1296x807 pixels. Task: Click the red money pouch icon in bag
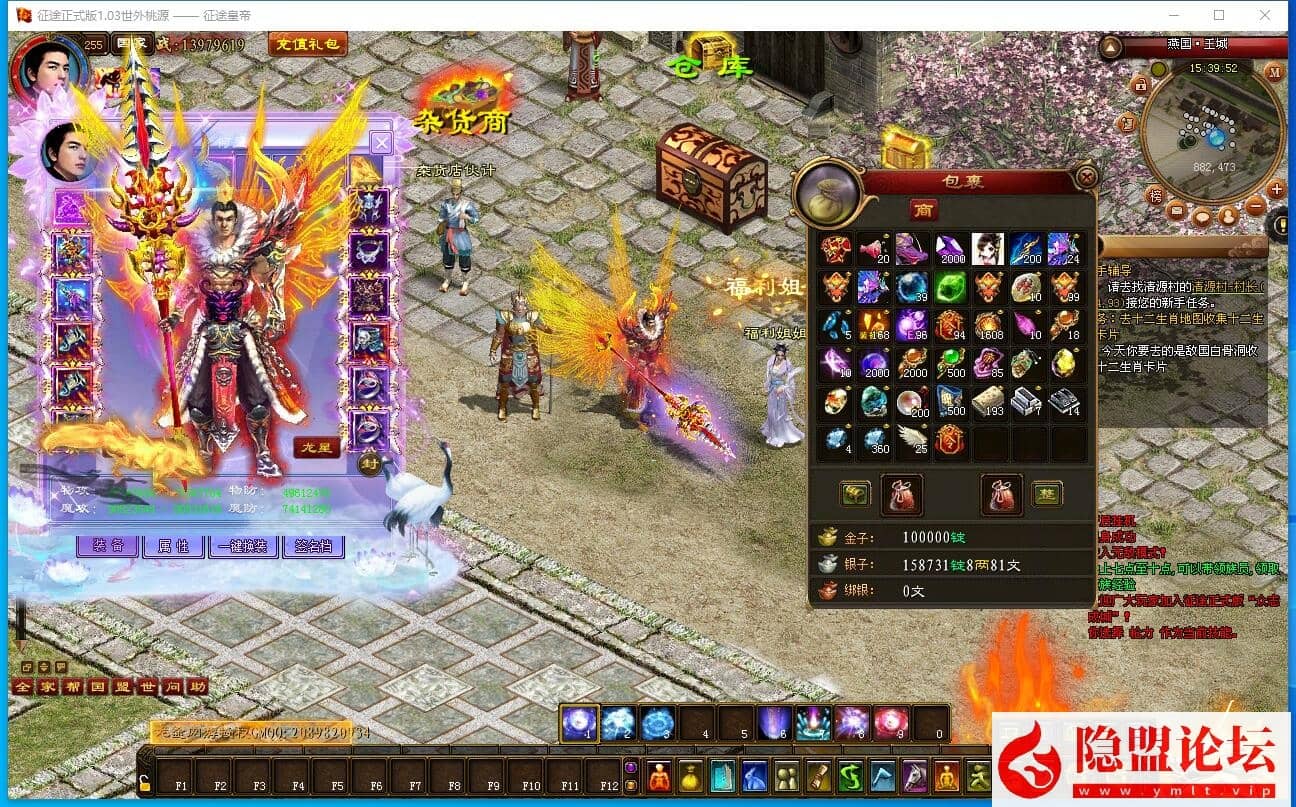coord(901,493)
